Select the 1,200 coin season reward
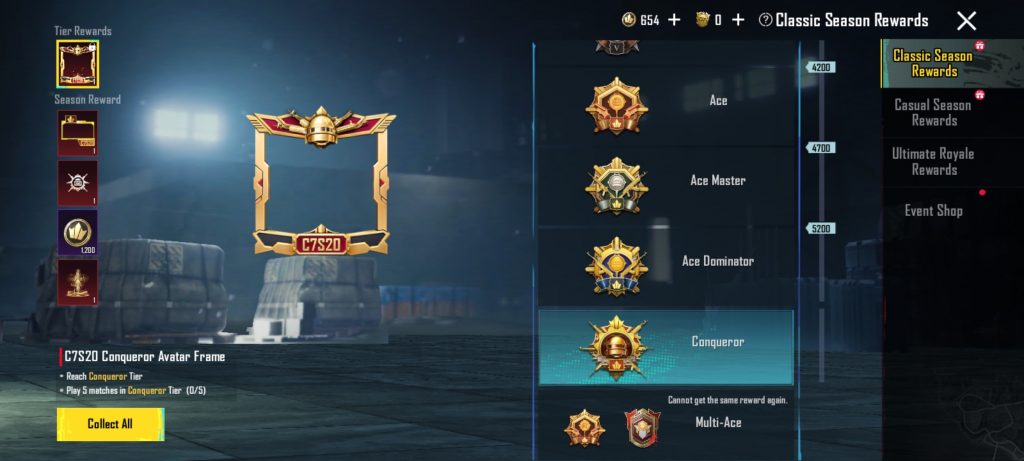The width and height of the screenshot is (1024, 461). (x=77, y=232)
